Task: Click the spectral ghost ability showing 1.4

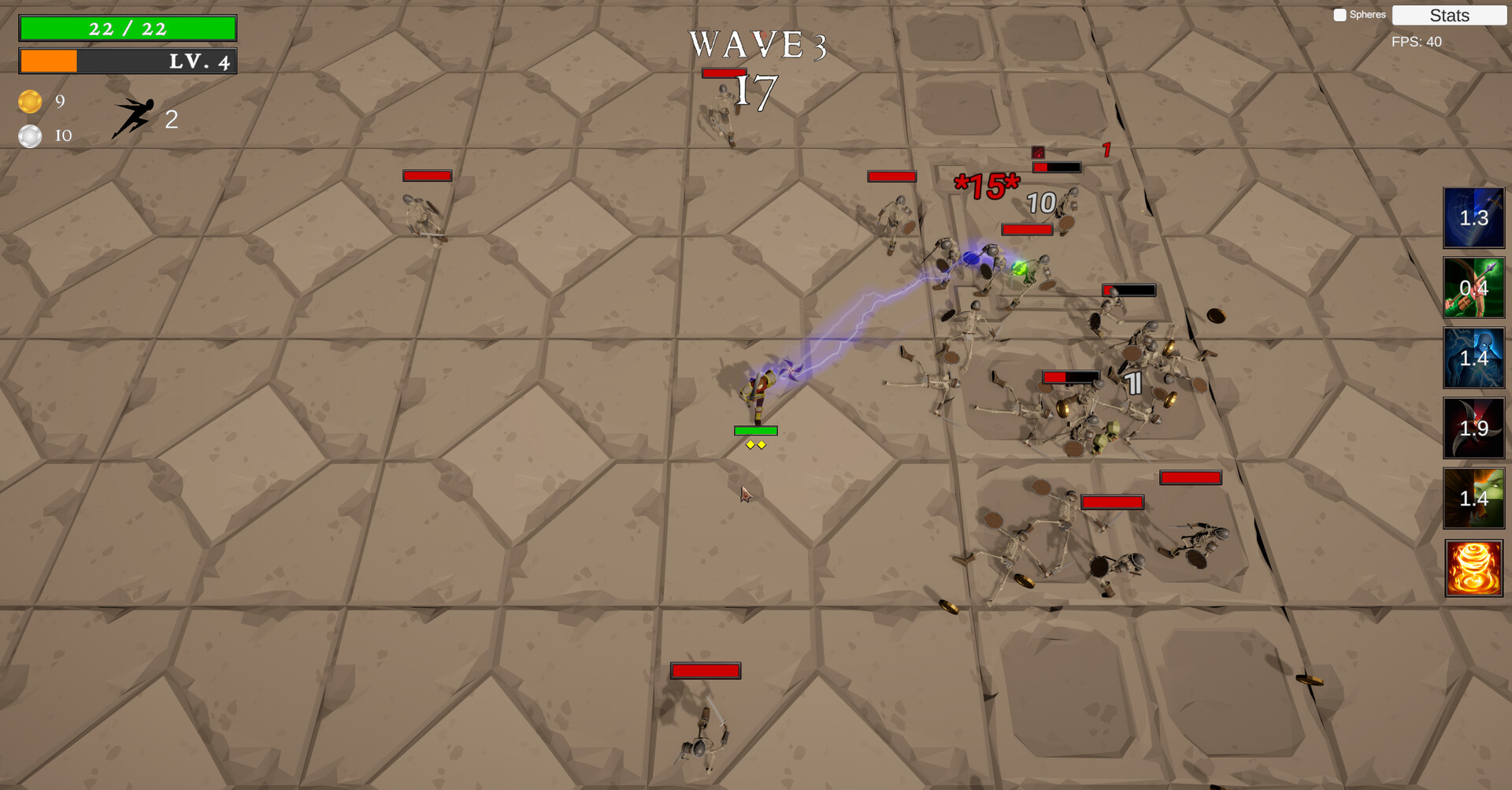Action: pos(1473,358)
